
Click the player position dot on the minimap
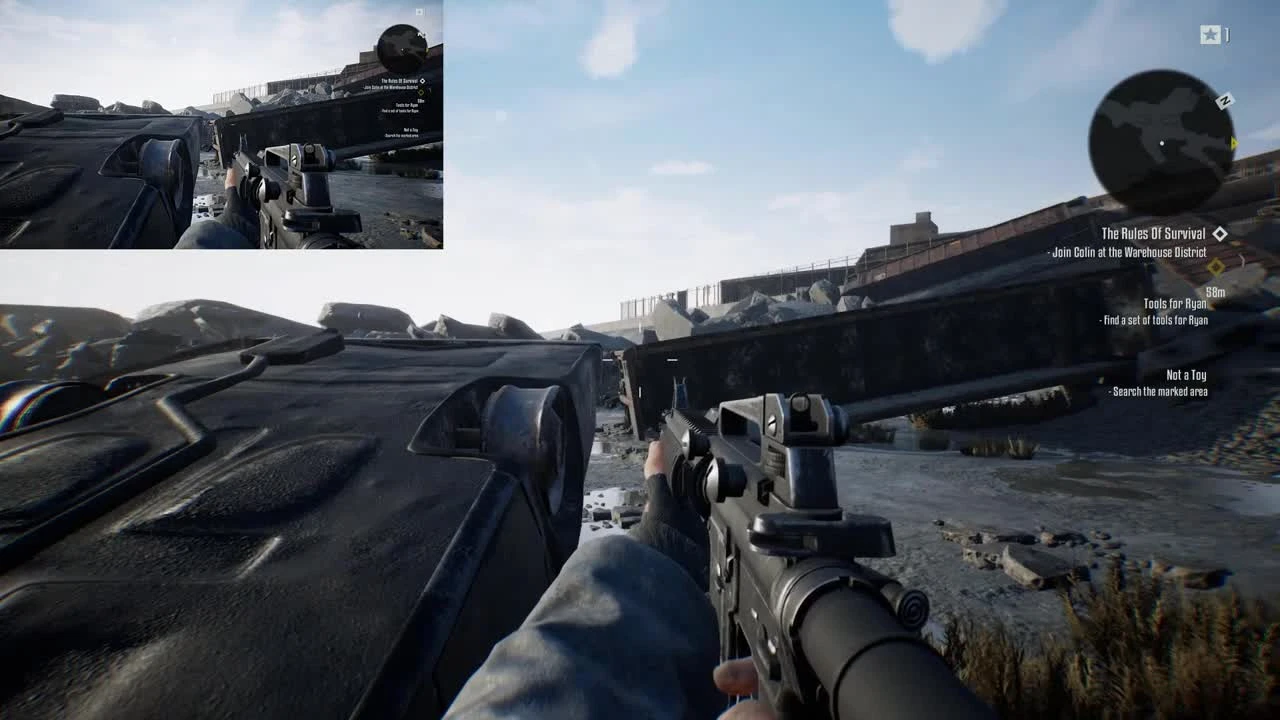pos(1162,142)
